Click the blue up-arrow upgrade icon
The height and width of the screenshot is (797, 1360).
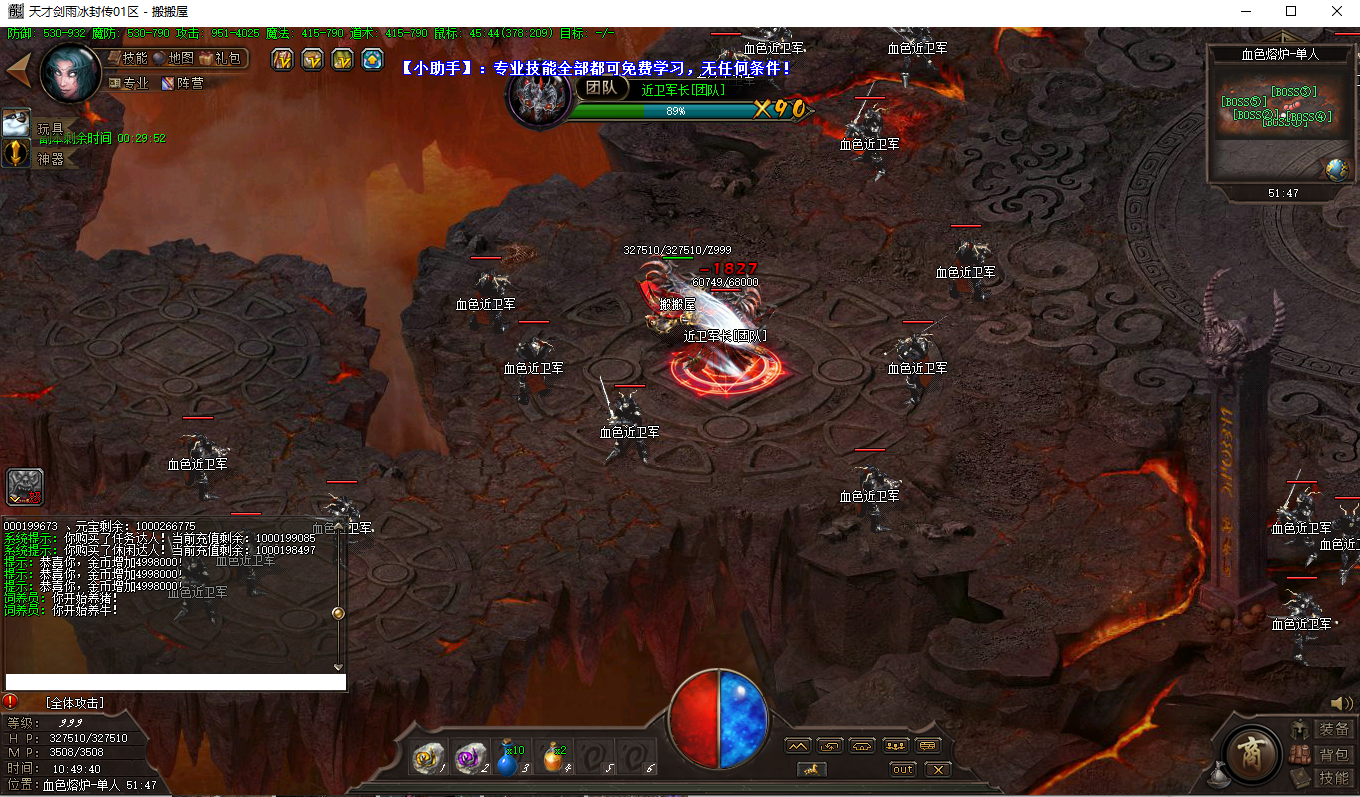pyautogui.click(x=372, y=60)
